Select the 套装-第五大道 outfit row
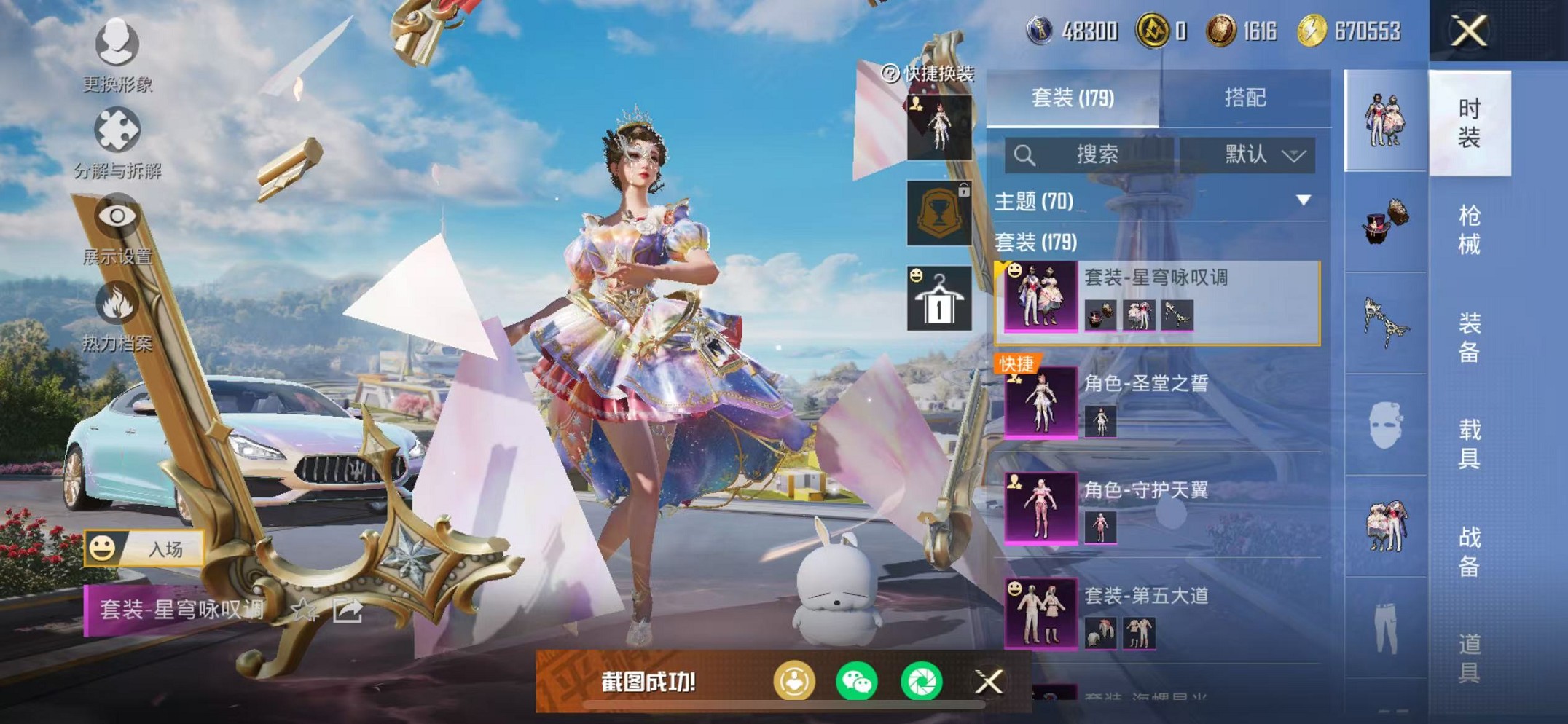The width and height of the screenshot is (1568, 724). pos(1159,613)
